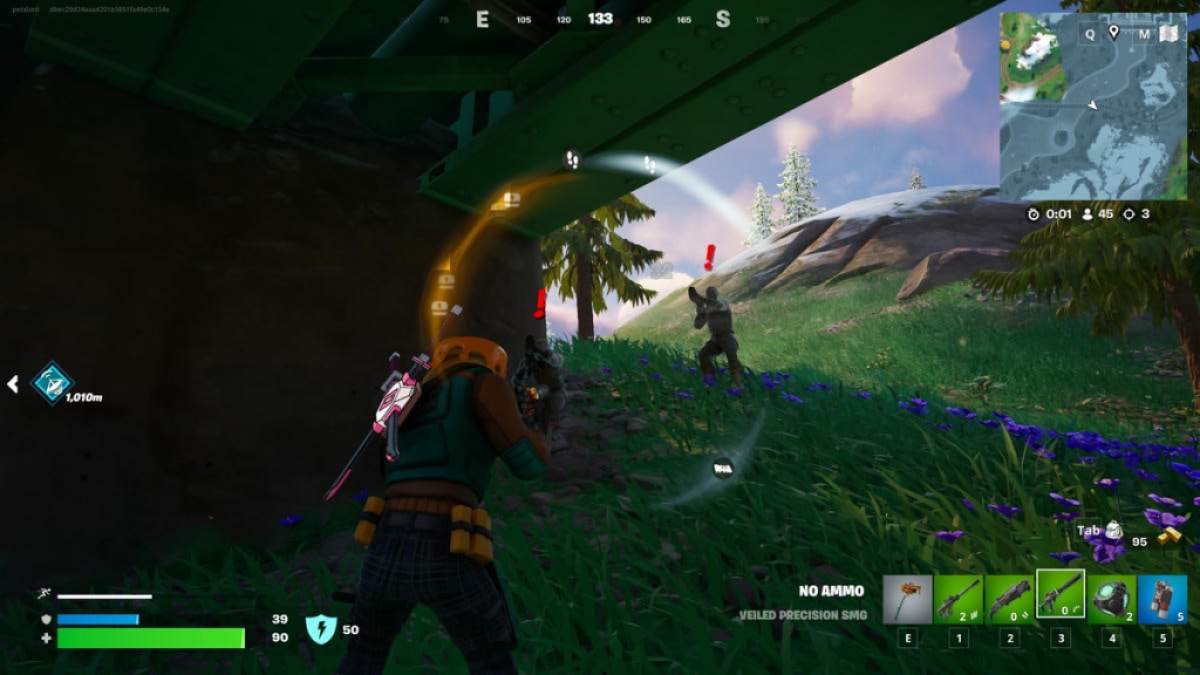Choose the empty-ammo weapon in slot 2
1200x675 pixels.
click(1009, 599)
